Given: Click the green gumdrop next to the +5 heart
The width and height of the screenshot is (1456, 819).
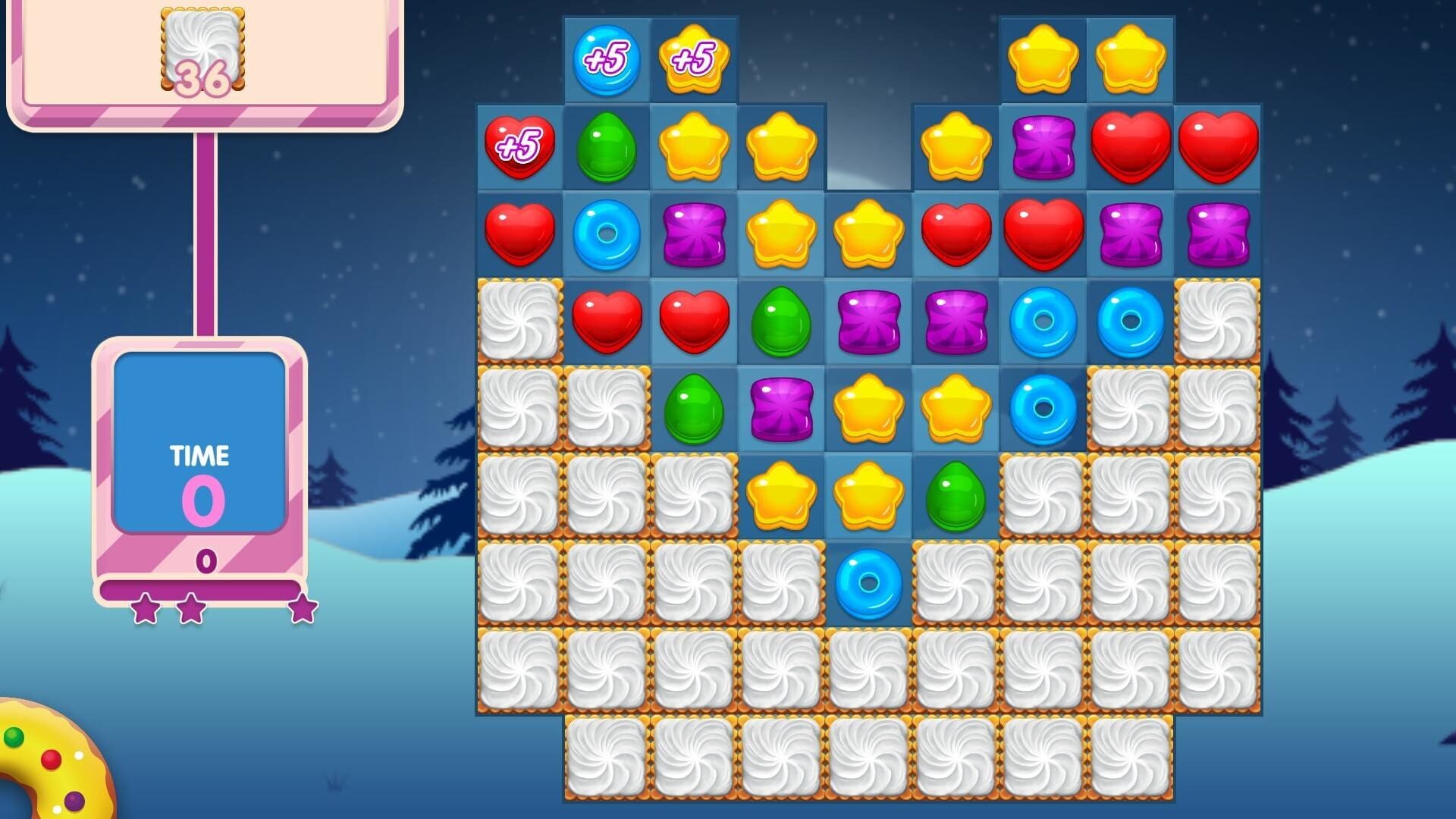Looking at the screenshot, I should (607, 148).
